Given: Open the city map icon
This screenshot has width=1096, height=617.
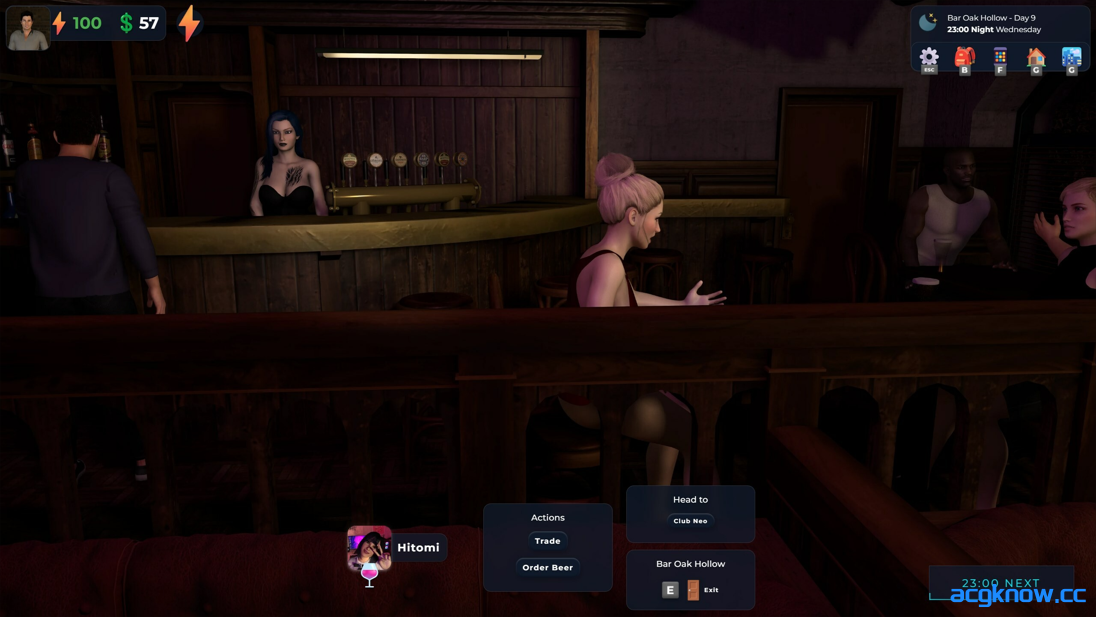Looking at the screenshot, I should (x=1071, y=57).
